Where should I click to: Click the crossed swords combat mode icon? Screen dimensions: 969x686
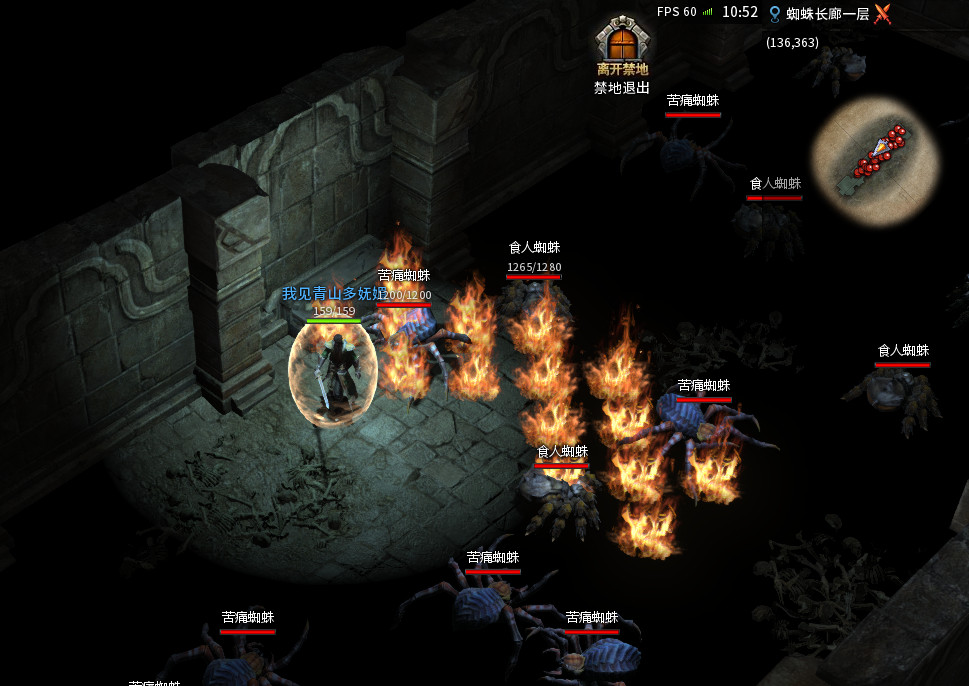[x=882, y=13]
